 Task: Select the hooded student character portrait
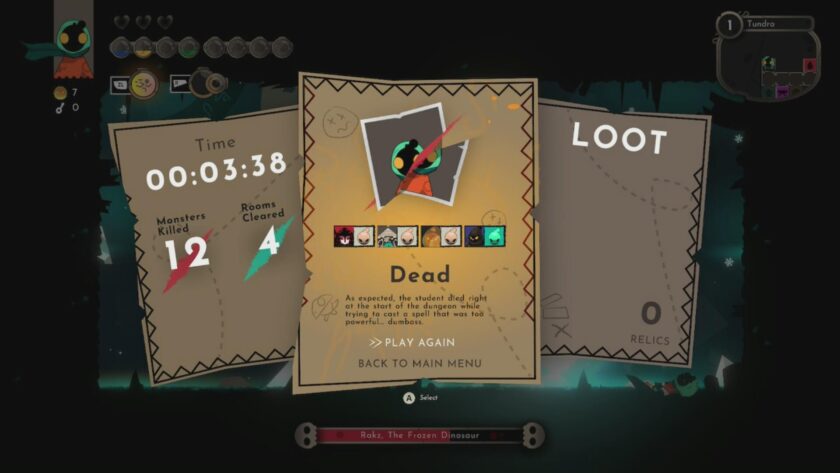(72, 44)
